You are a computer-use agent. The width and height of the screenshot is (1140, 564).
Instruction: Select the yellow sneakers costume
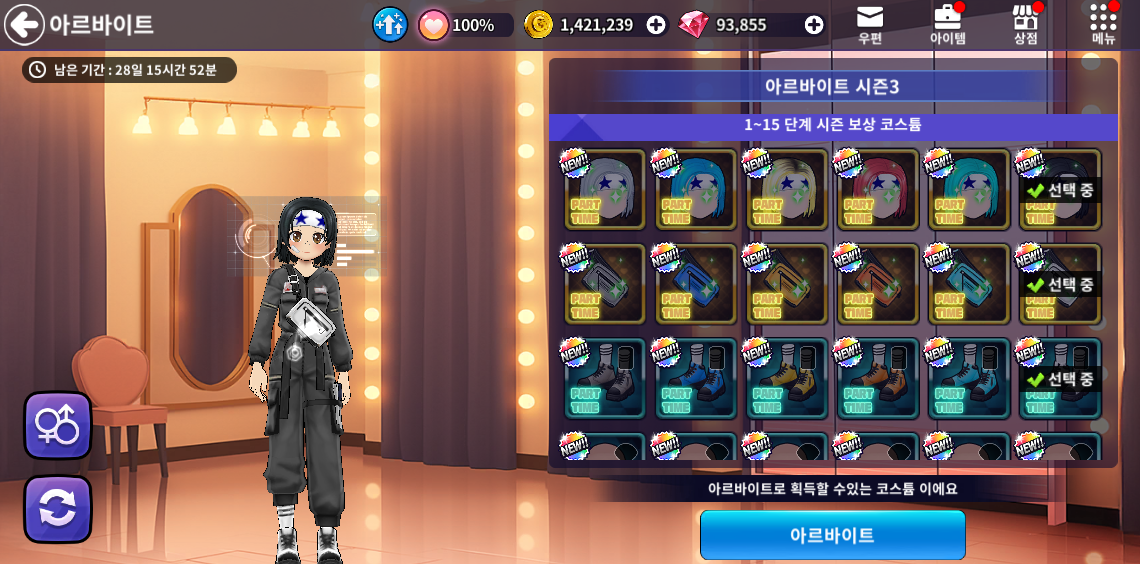click(x=787, y=378)
